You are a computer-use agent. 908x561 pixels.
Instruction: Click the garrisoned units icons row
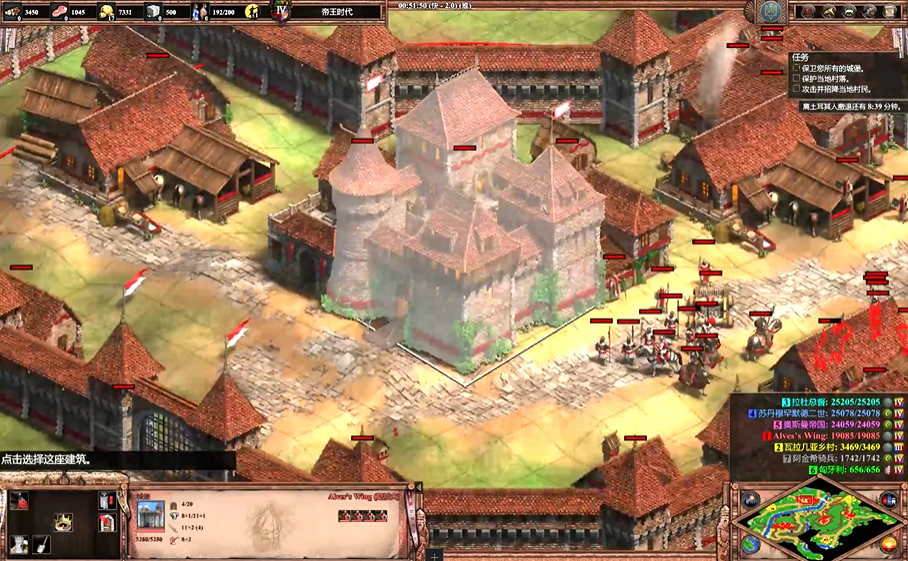pos(361,516)
